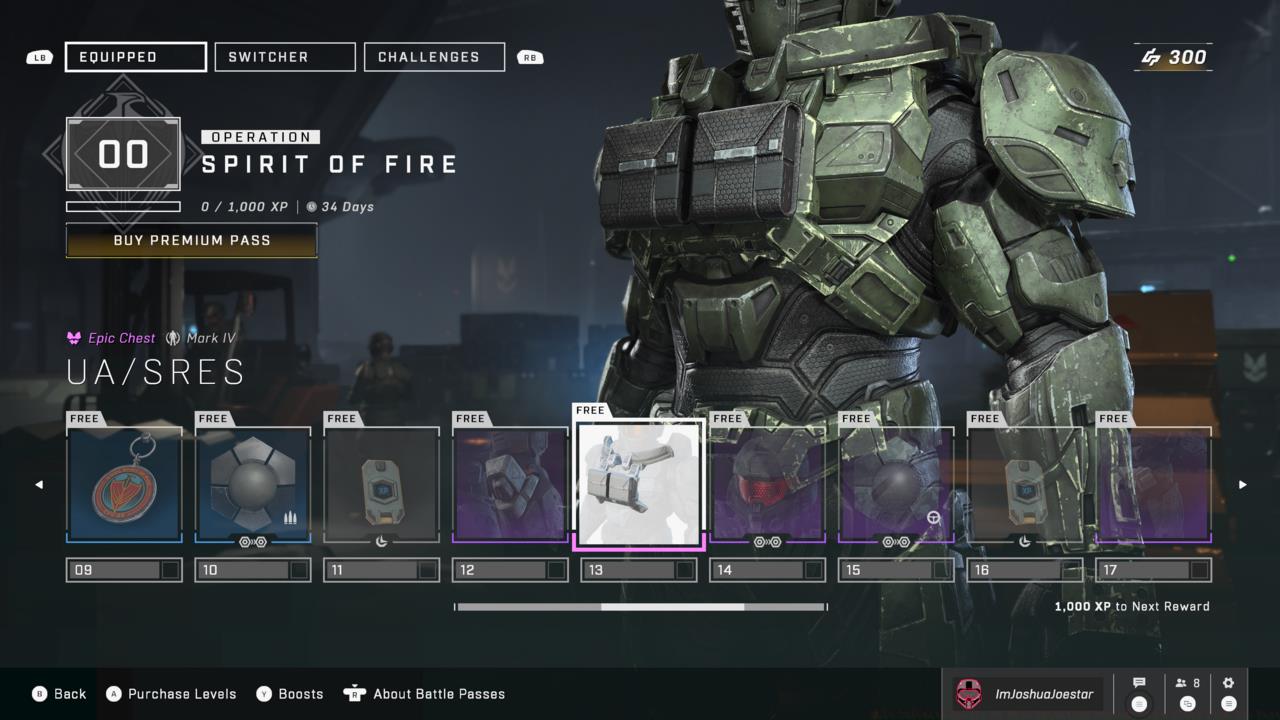Choose the level 14 red visor helmet reward
The height and width of the screenshot is (720, 1280).
pos(768,485)
